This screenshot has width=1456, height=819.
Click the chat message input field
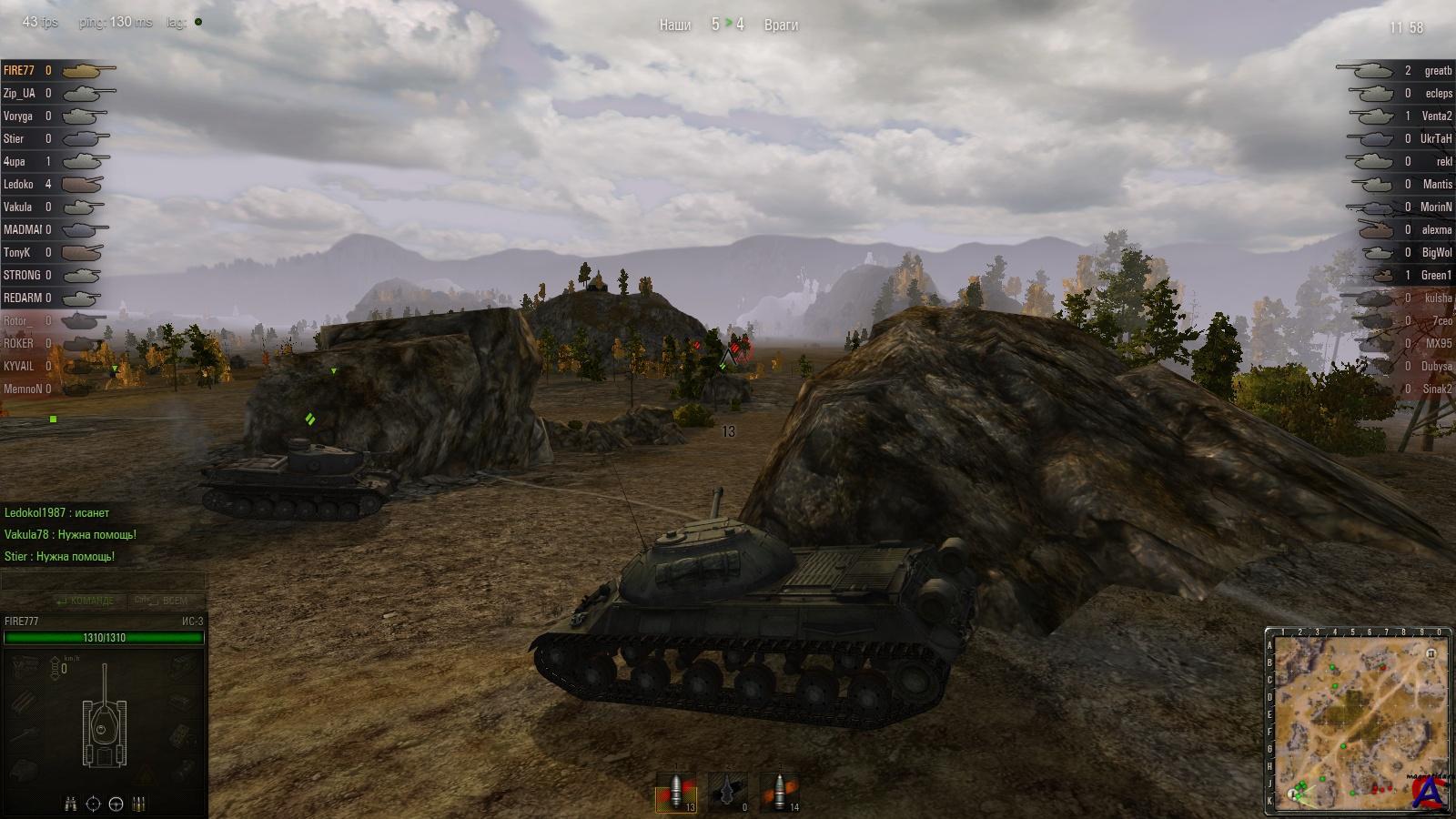click(x=104, y=581)
